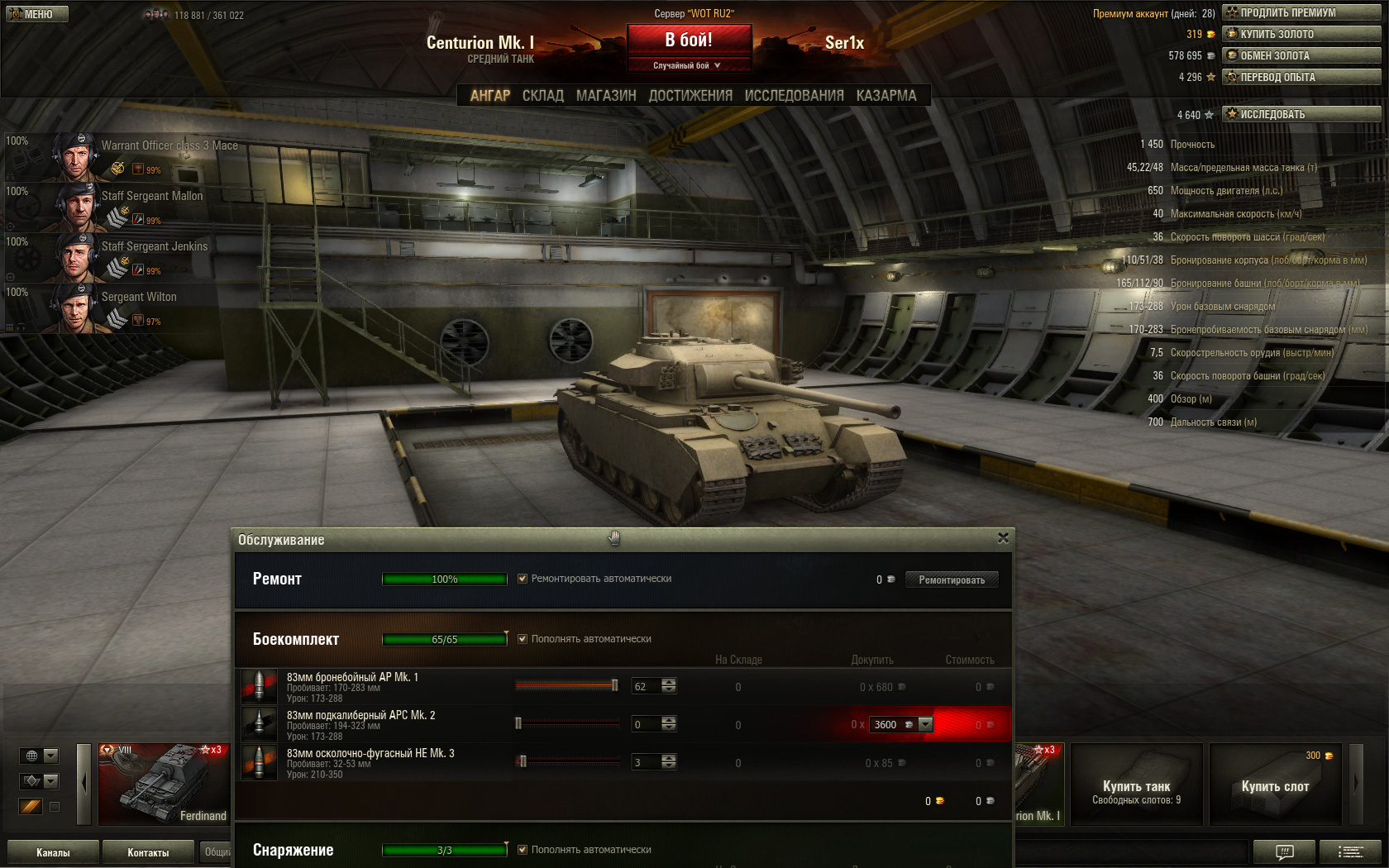Select ПЕРЕВОД ОПЫТА
The width and height of the screenshot is (1389, 868).
point(1301,77)
